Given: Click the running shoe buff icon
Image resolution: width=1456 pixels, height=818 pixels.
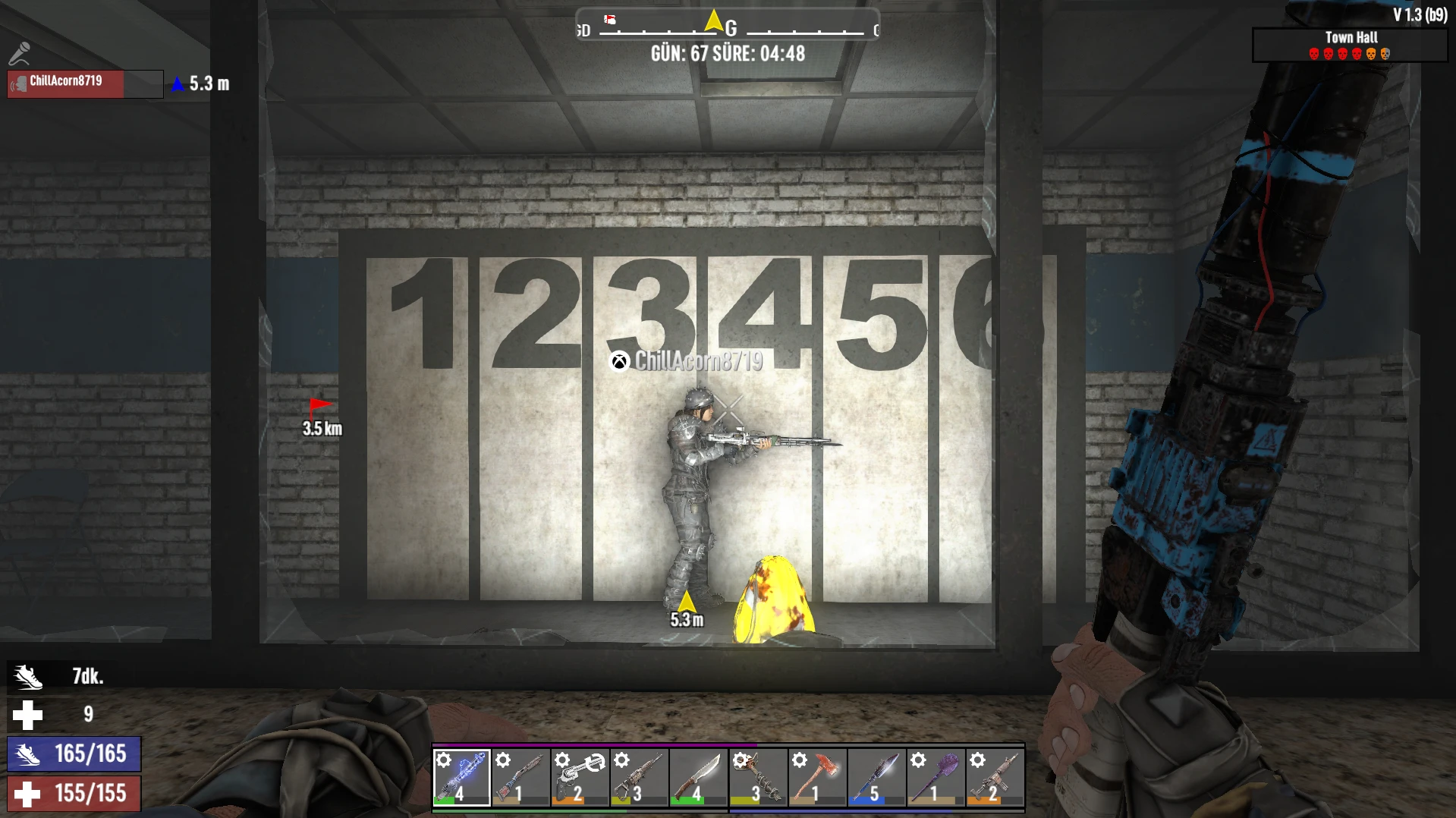Looking at the screenshot, I should click(x=28, y=676).
